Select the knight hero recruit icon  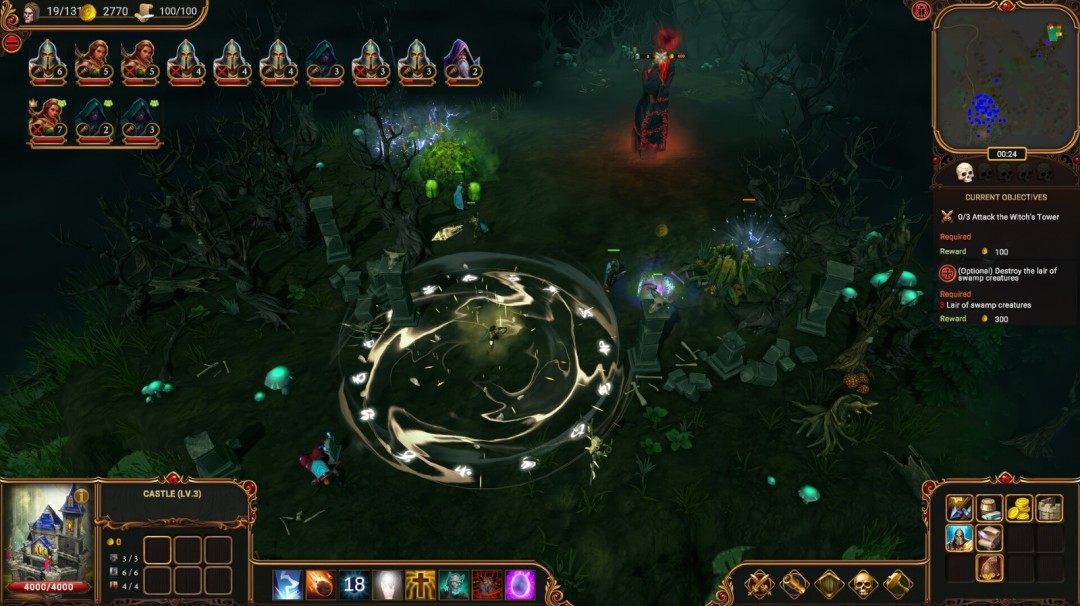pyautogui.click(x=959, y=539)
